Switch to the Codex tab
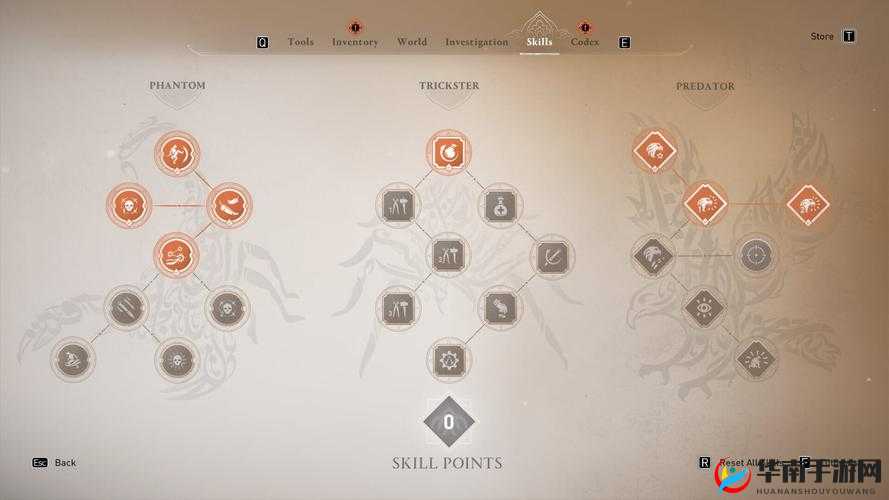The width and height of the screenshot is (889, 500). [x=585, y=42]
